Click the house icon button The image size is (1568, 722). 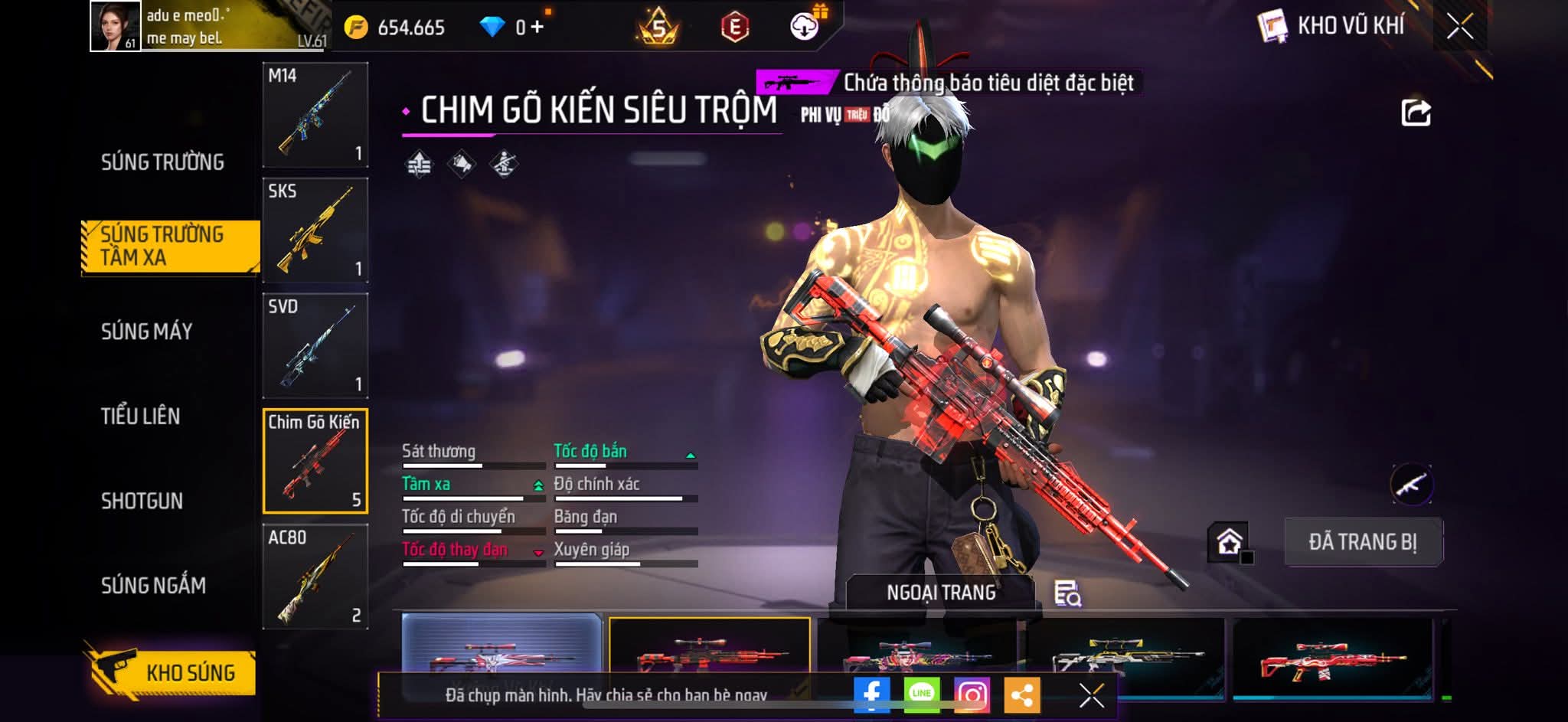point(1229,542)
